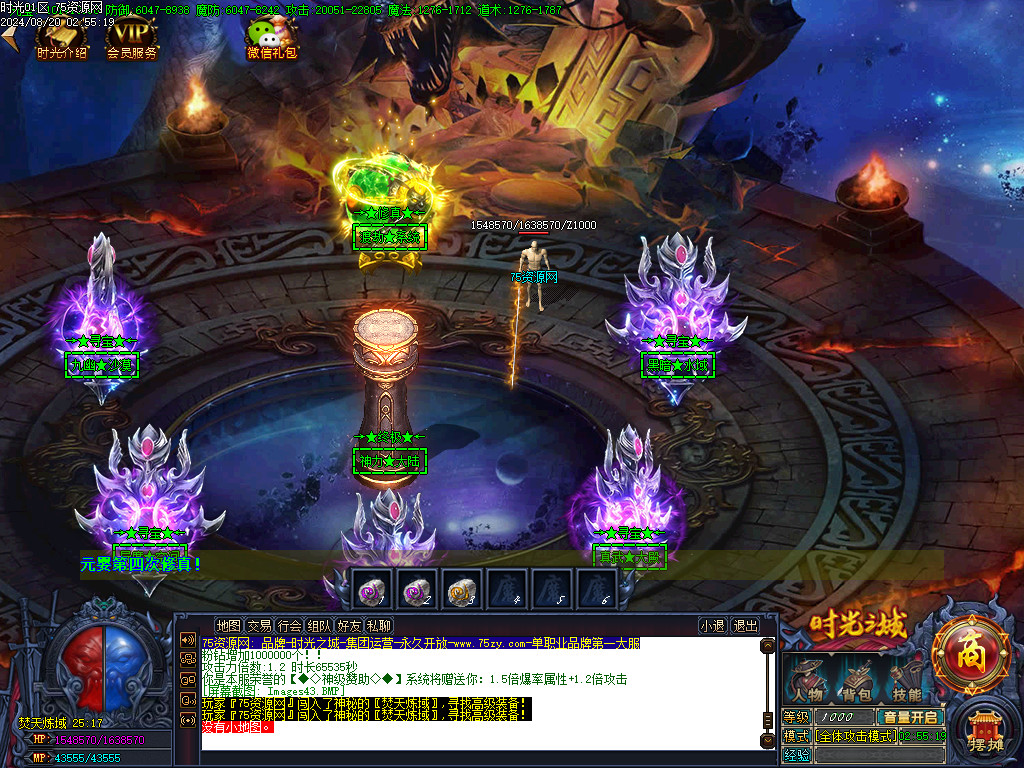Change the 全体攻击模式 attack mode
This screenshot has height=768, width=1024.
click(x=855, y=735)
